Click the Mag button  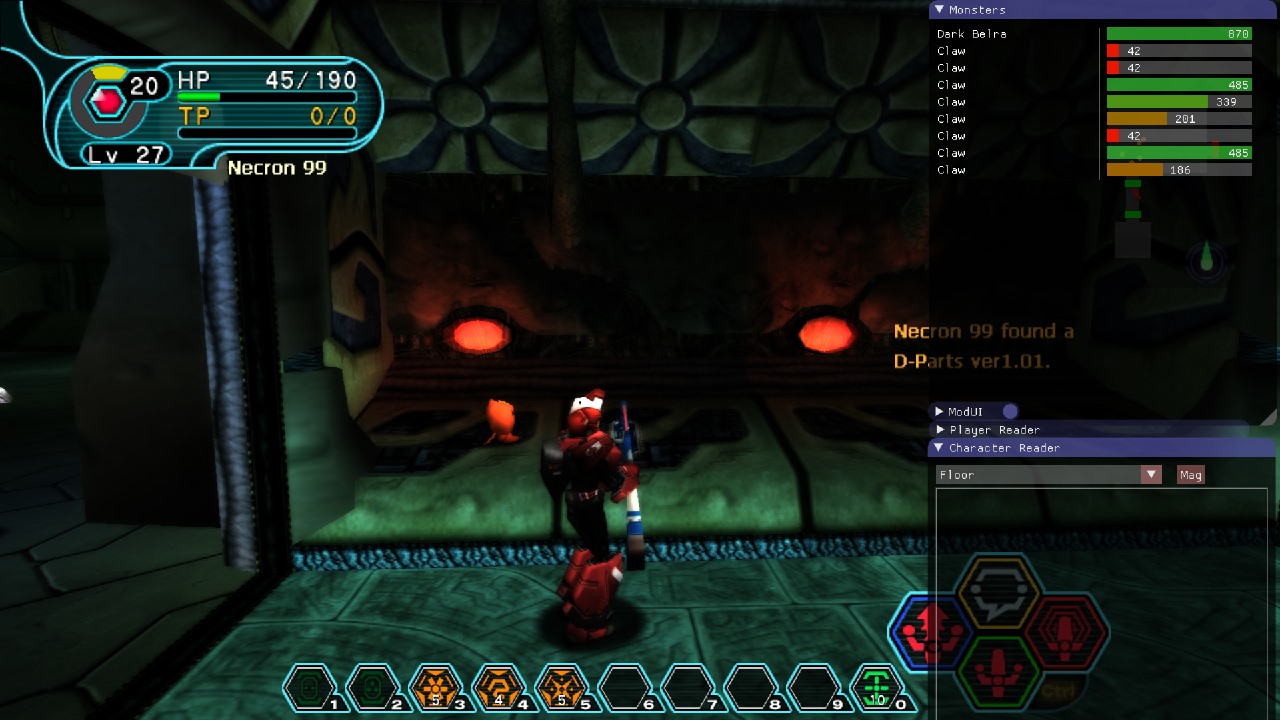click(x=1190, y=475)
